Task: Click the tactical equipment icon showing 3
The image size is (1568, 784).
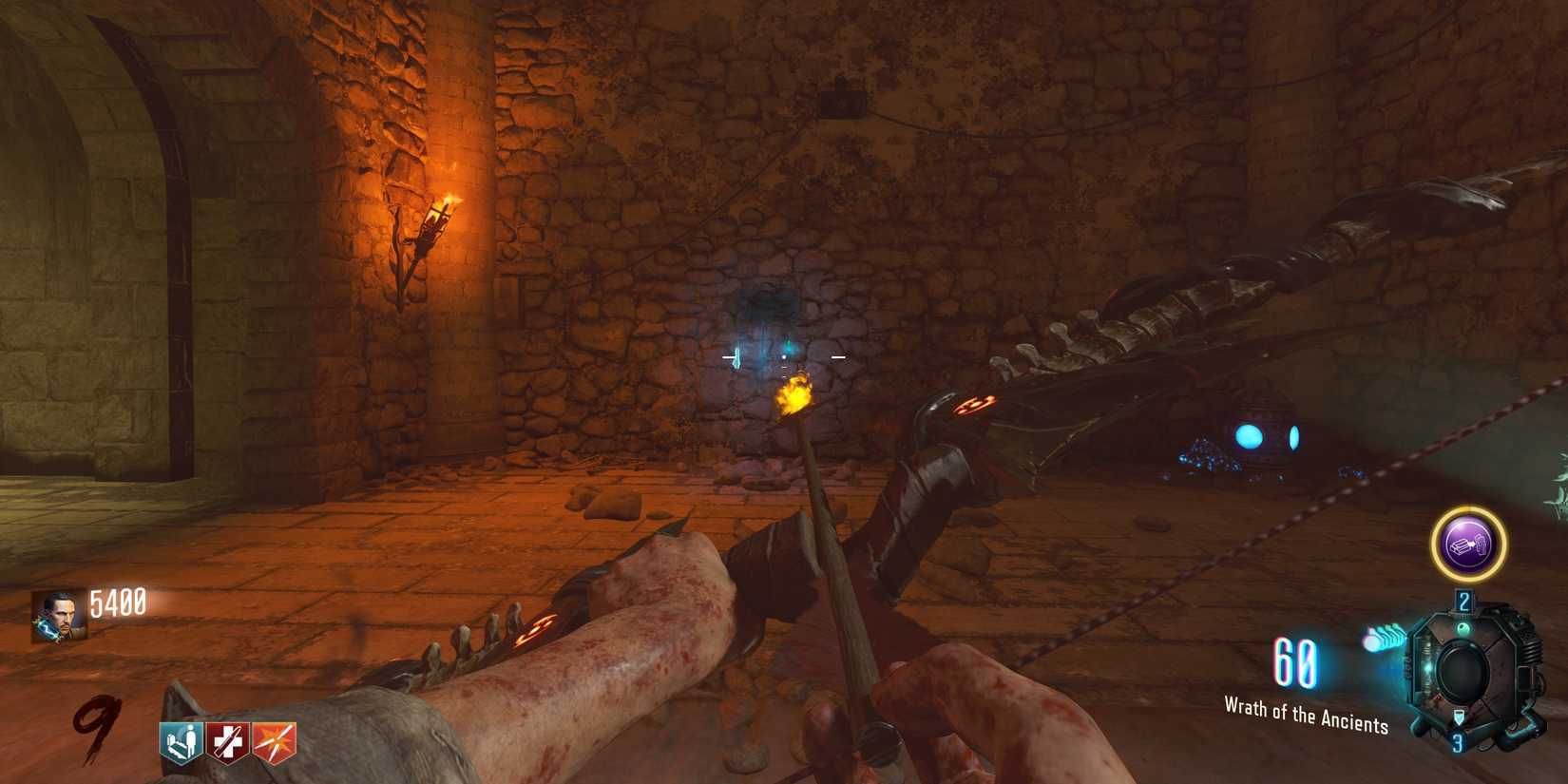Action: [x=1459, y=741]
